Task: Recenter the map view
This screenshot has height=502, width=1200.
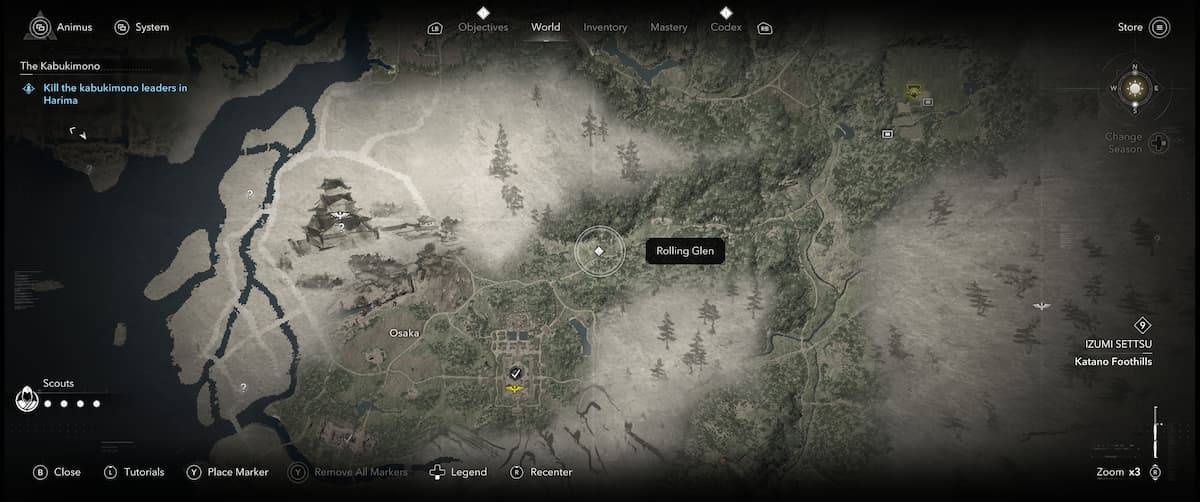Action: click(x=541, y=472)
